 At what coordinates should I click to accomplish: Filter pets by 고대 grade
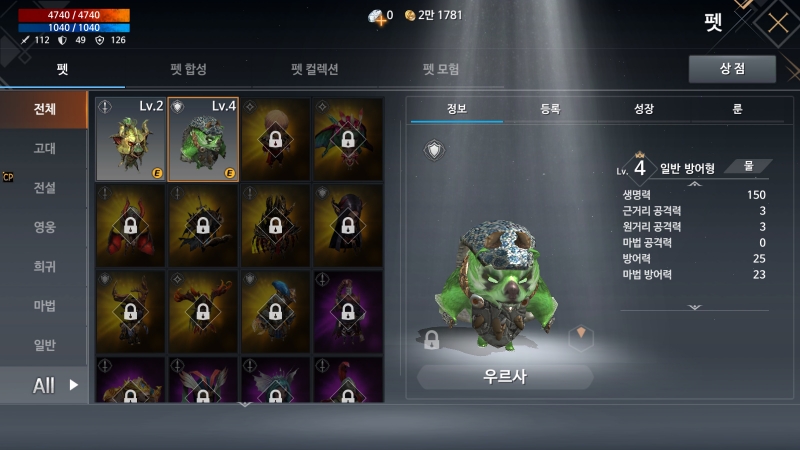44,148
